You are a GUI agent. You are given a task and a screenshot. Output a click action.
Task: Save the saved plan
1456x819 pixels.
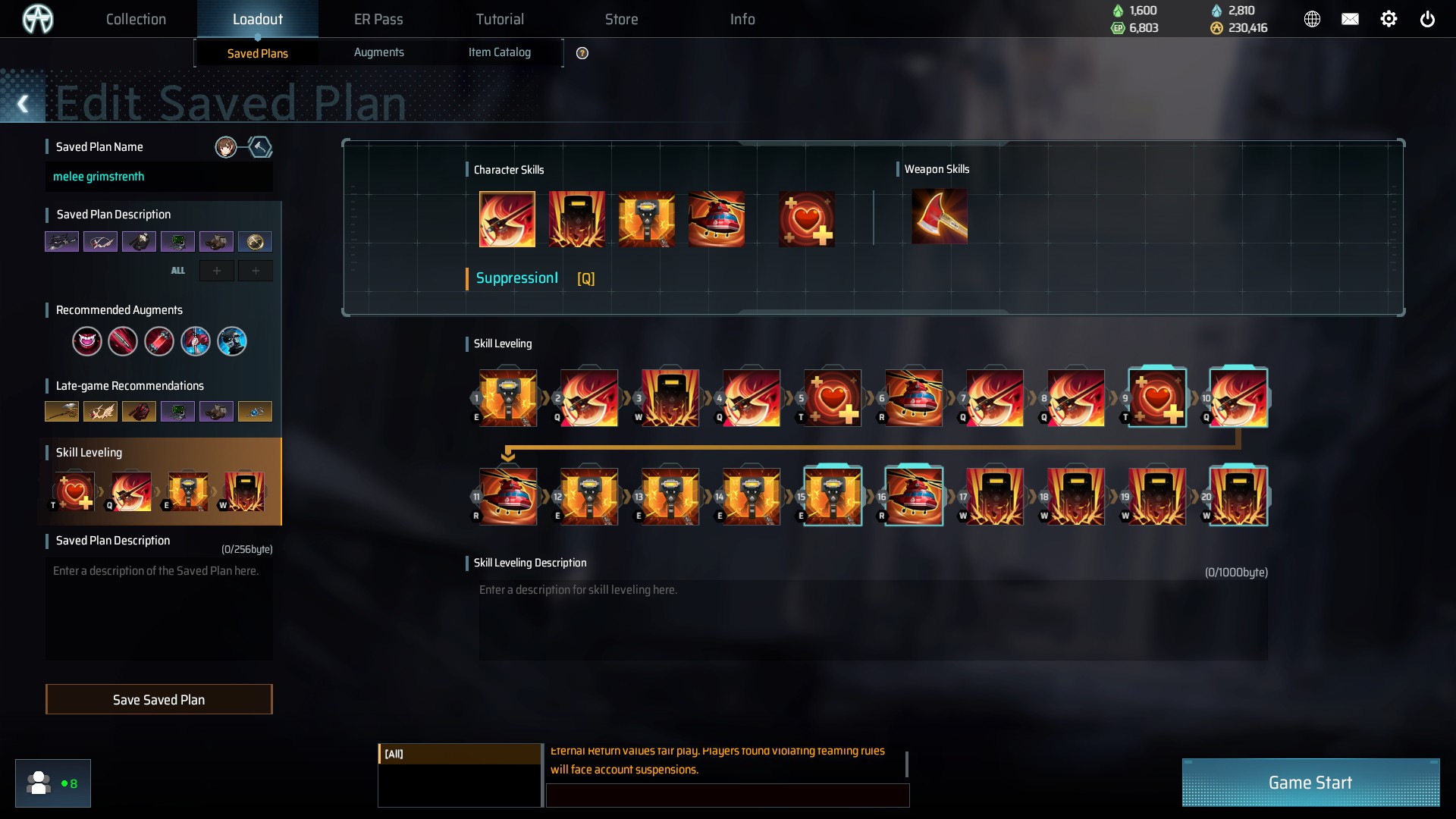(158, 699)
